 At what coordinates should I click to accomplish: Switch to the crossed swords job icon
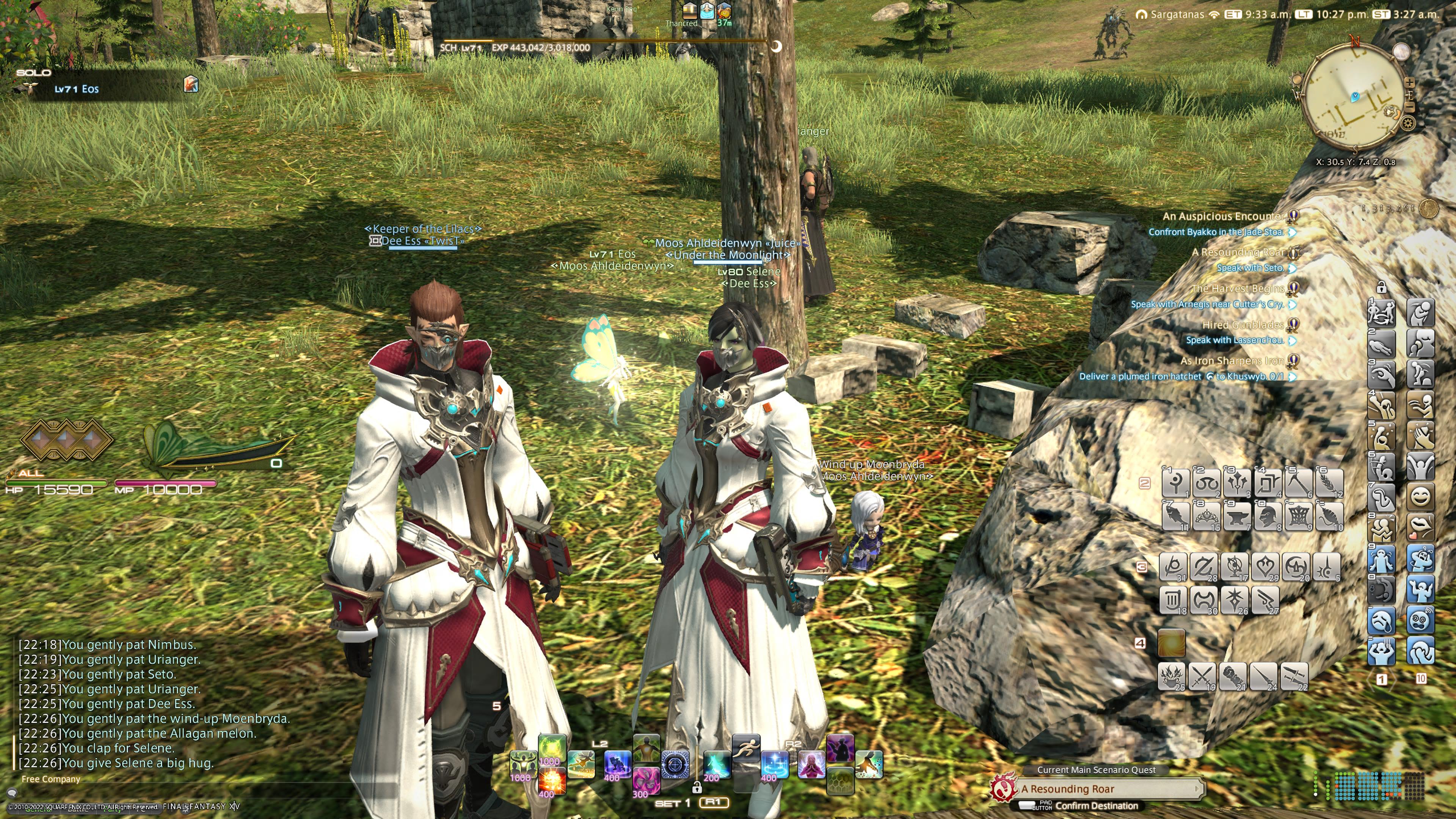[1202, 676]
